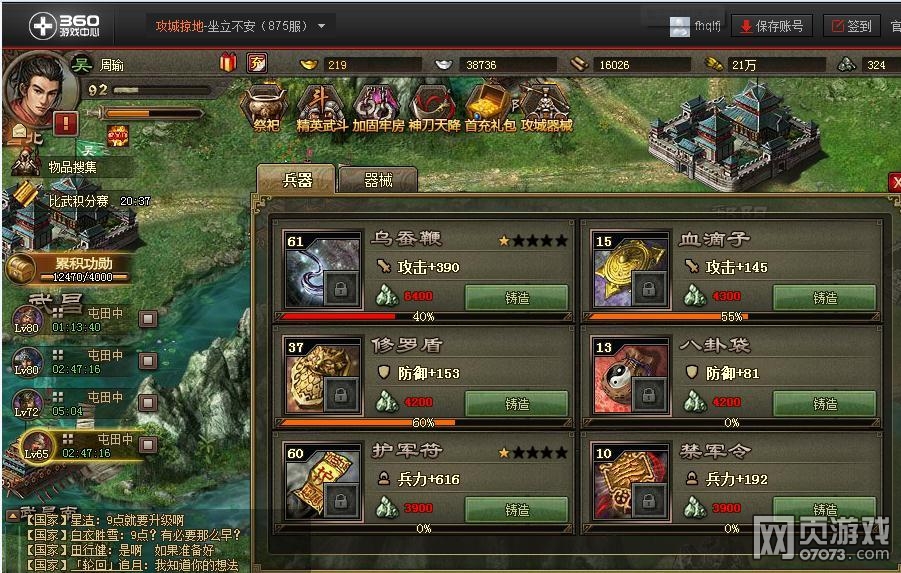
Task: Forge the 修罗盾 shield
Action: [x=517, y=404]
